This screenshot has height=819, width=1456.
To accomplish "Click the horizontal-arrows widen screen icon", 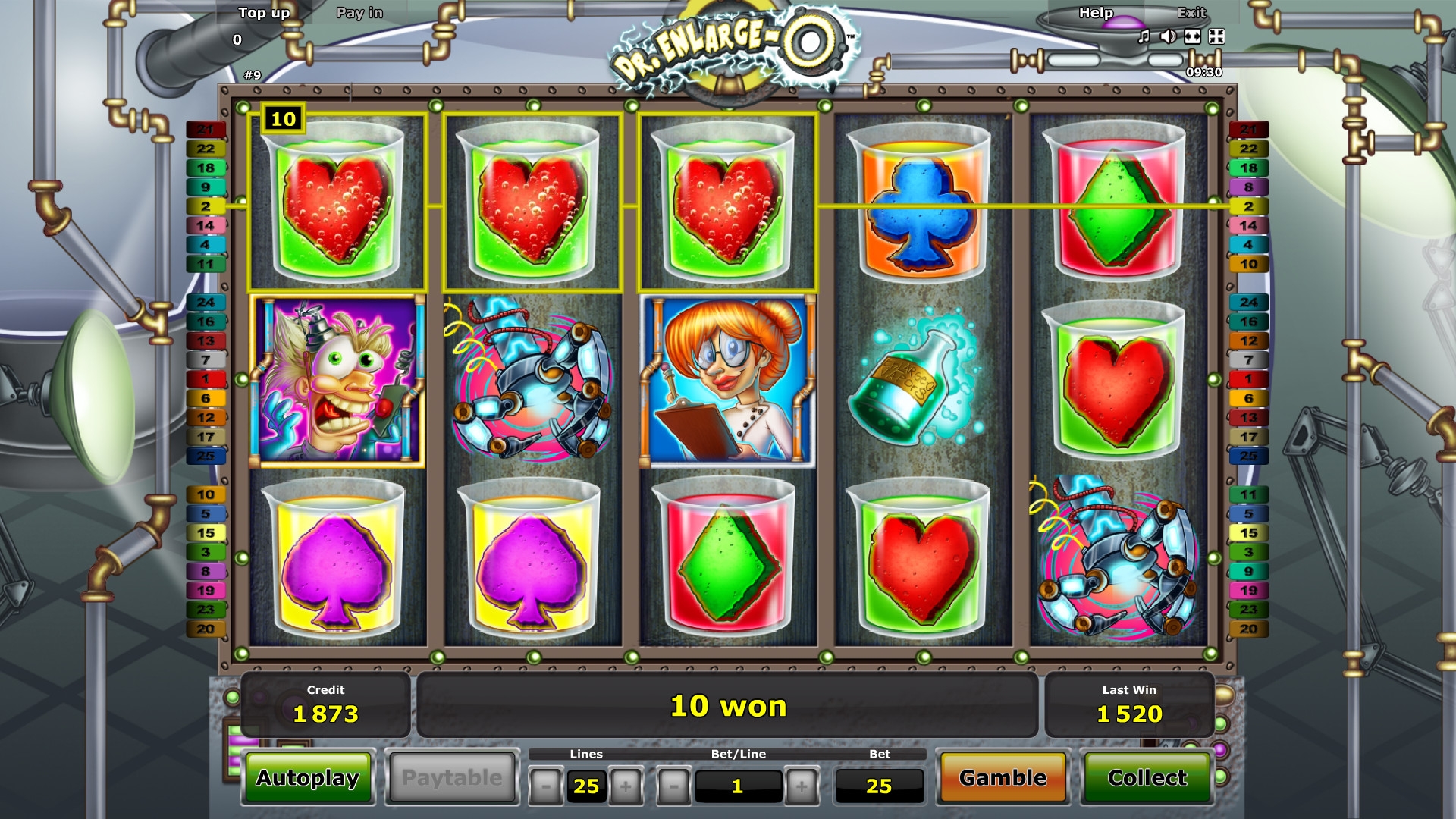I will (x=1192, y=36).
